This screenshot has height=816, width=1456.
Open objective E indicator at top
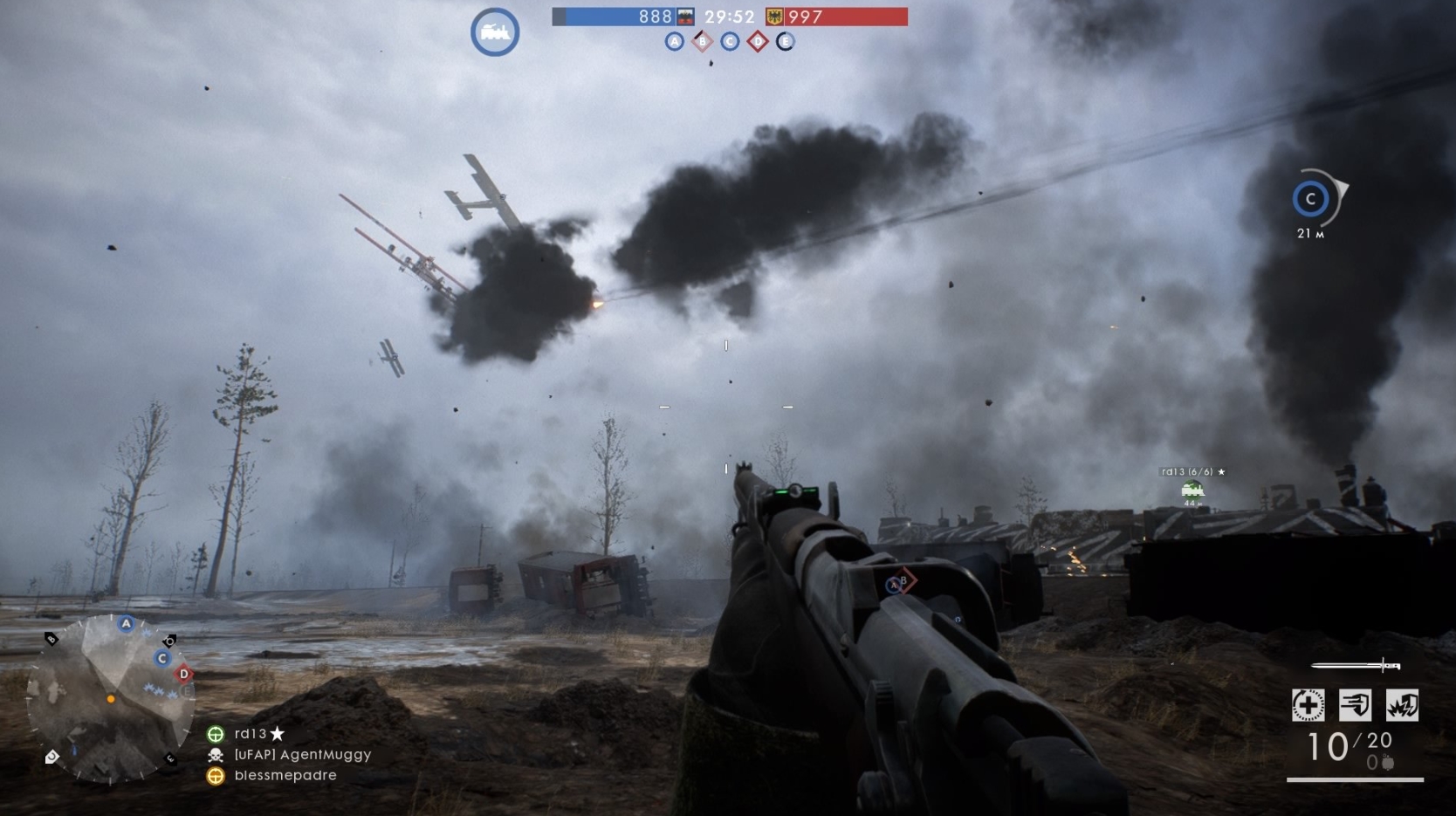pyautogui.click(x=785, y=41)
